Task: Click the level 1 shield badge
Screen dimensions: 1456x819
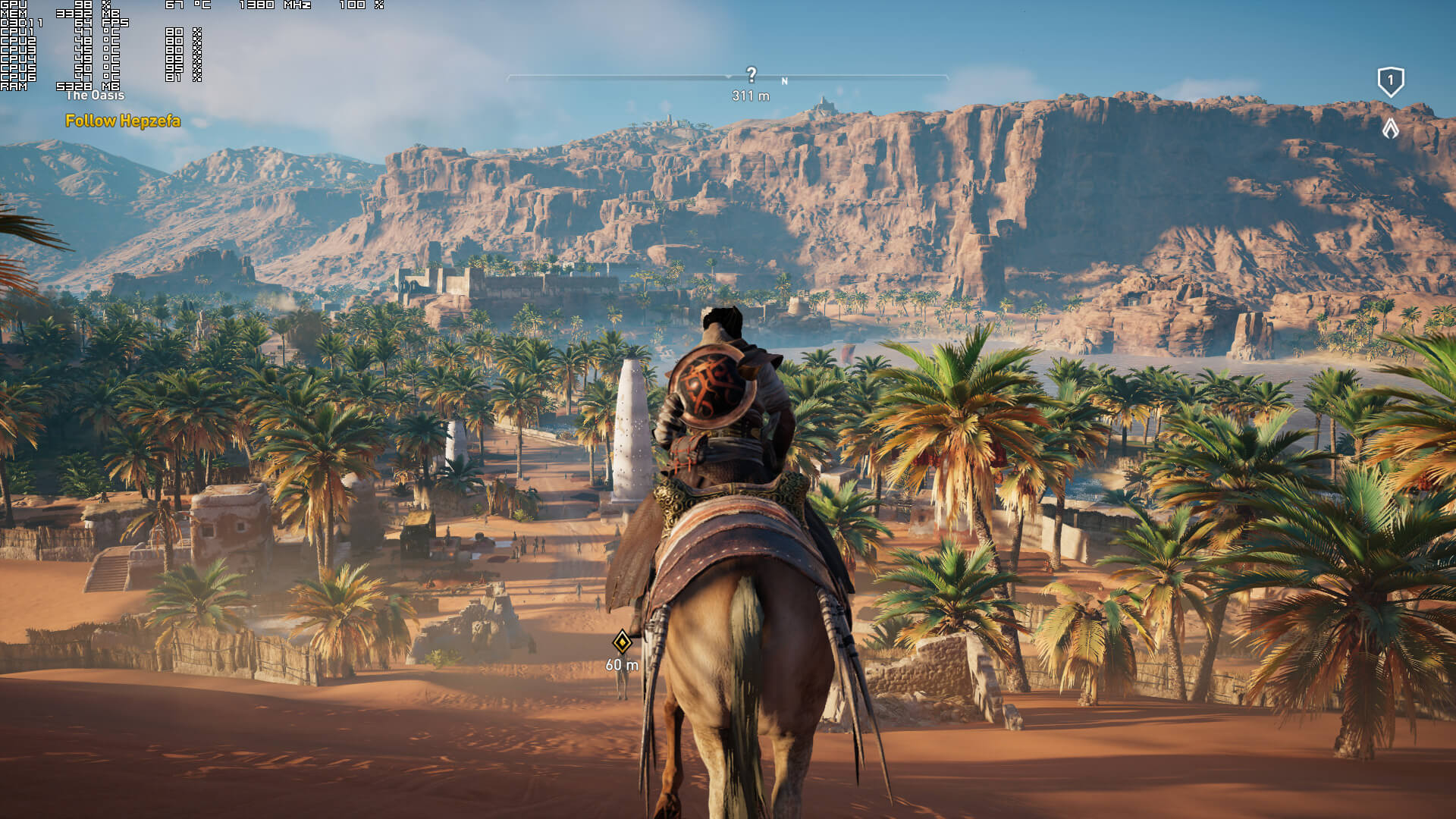Action: (1390, 81)
